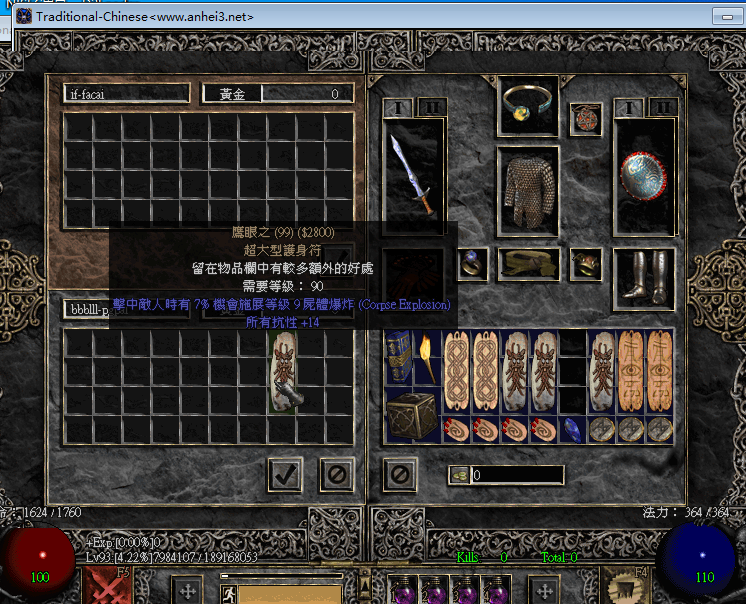
Task: Open the left skill selector marked F5
Action: point(105,585)
